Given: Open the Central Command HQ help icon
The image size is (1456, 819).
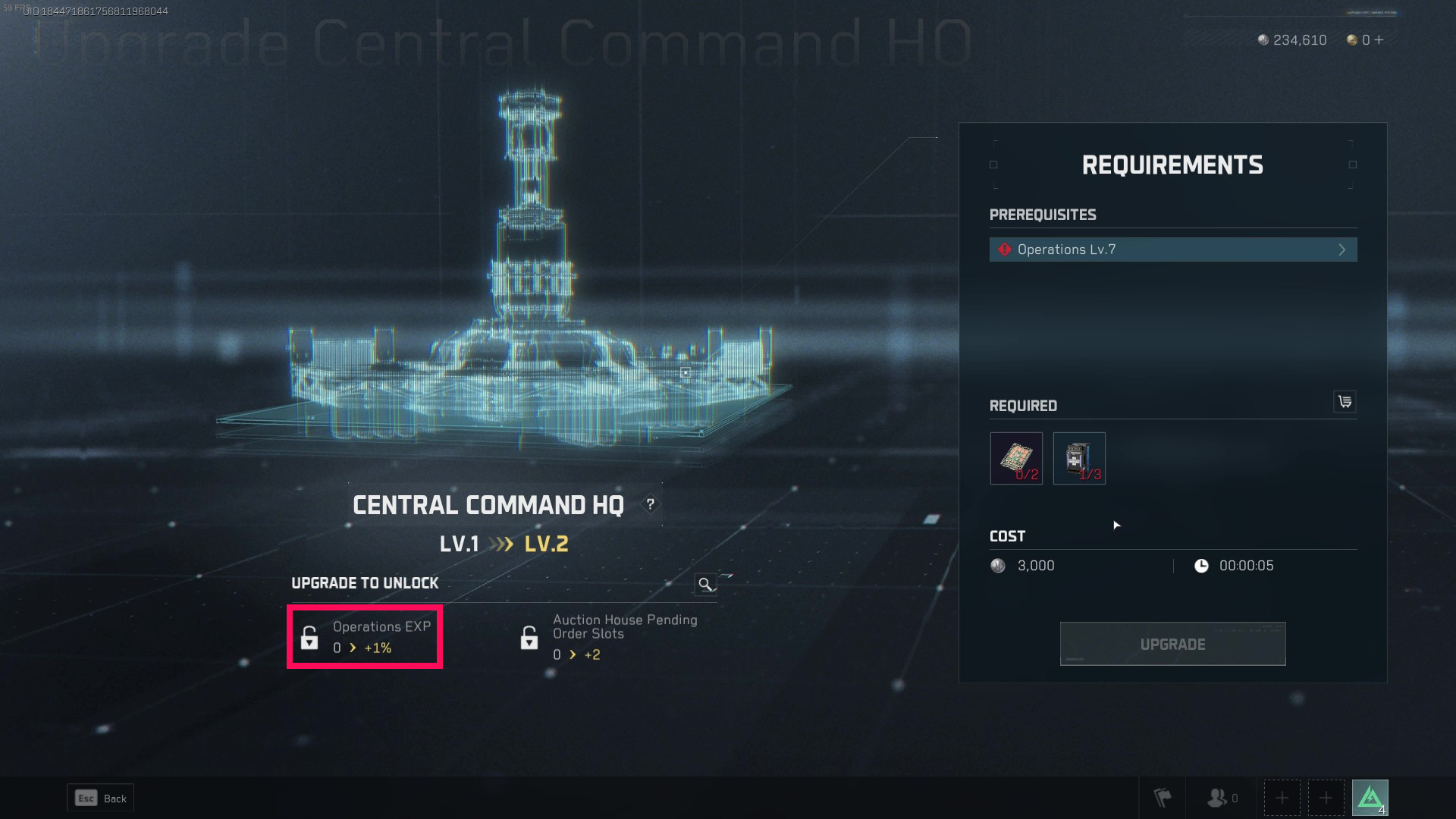Looking at the screenshot, I should [650, 504].
